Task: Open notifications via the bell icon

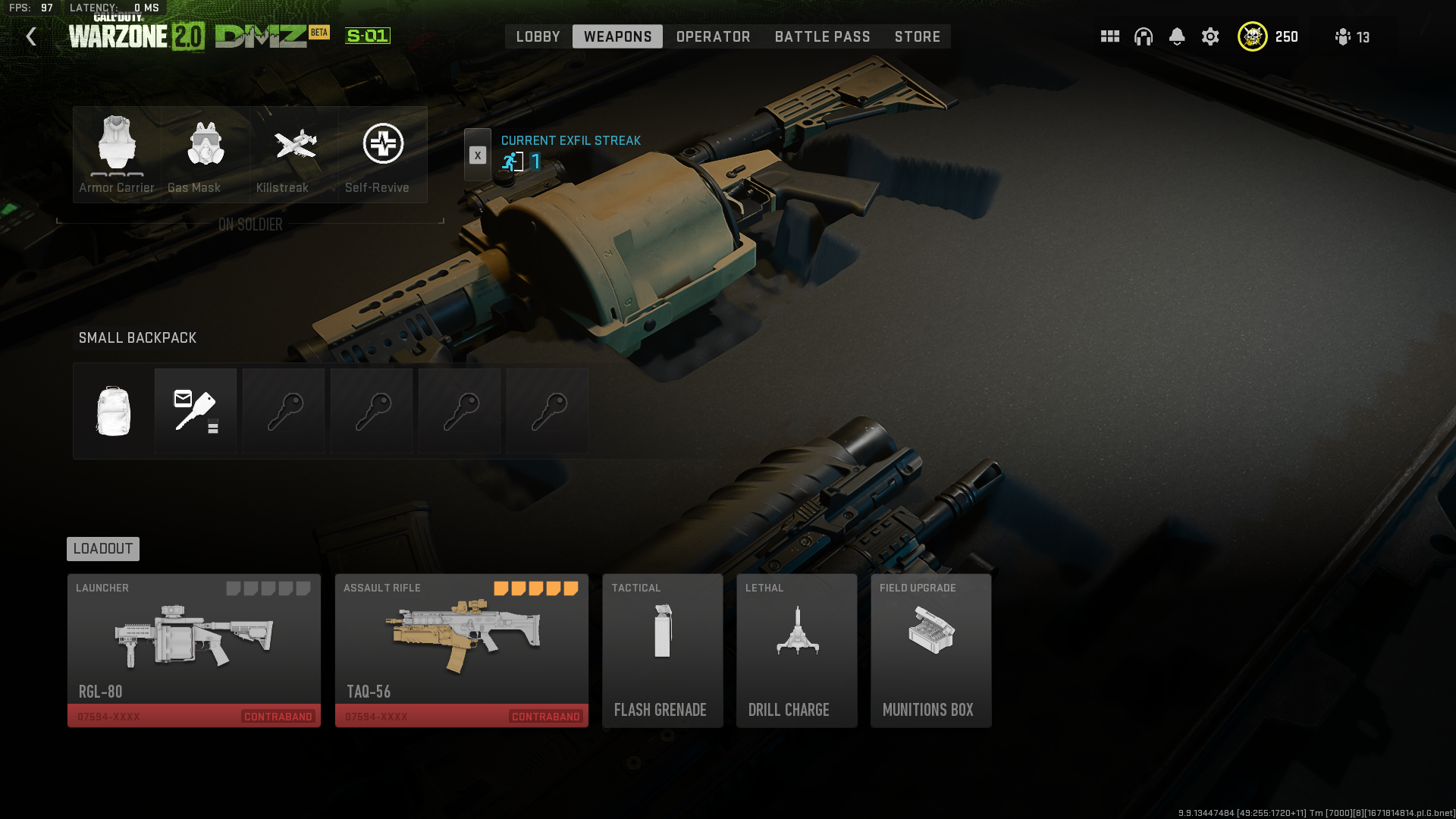Action: [x=1177, y=36]
